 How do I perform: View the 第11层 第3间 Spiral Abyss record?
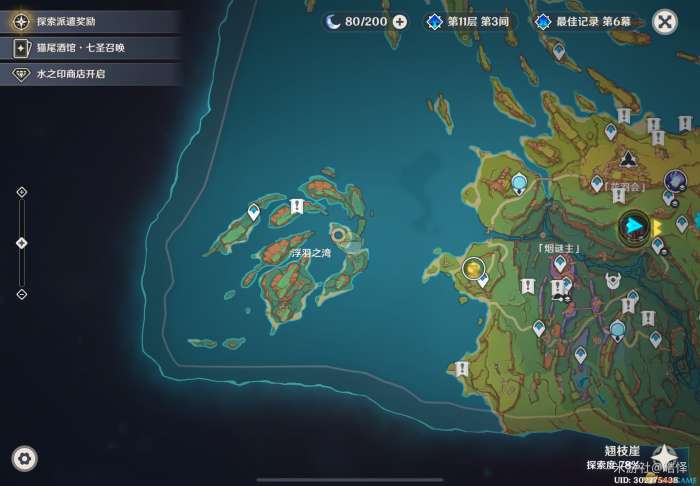pos(468,21)
